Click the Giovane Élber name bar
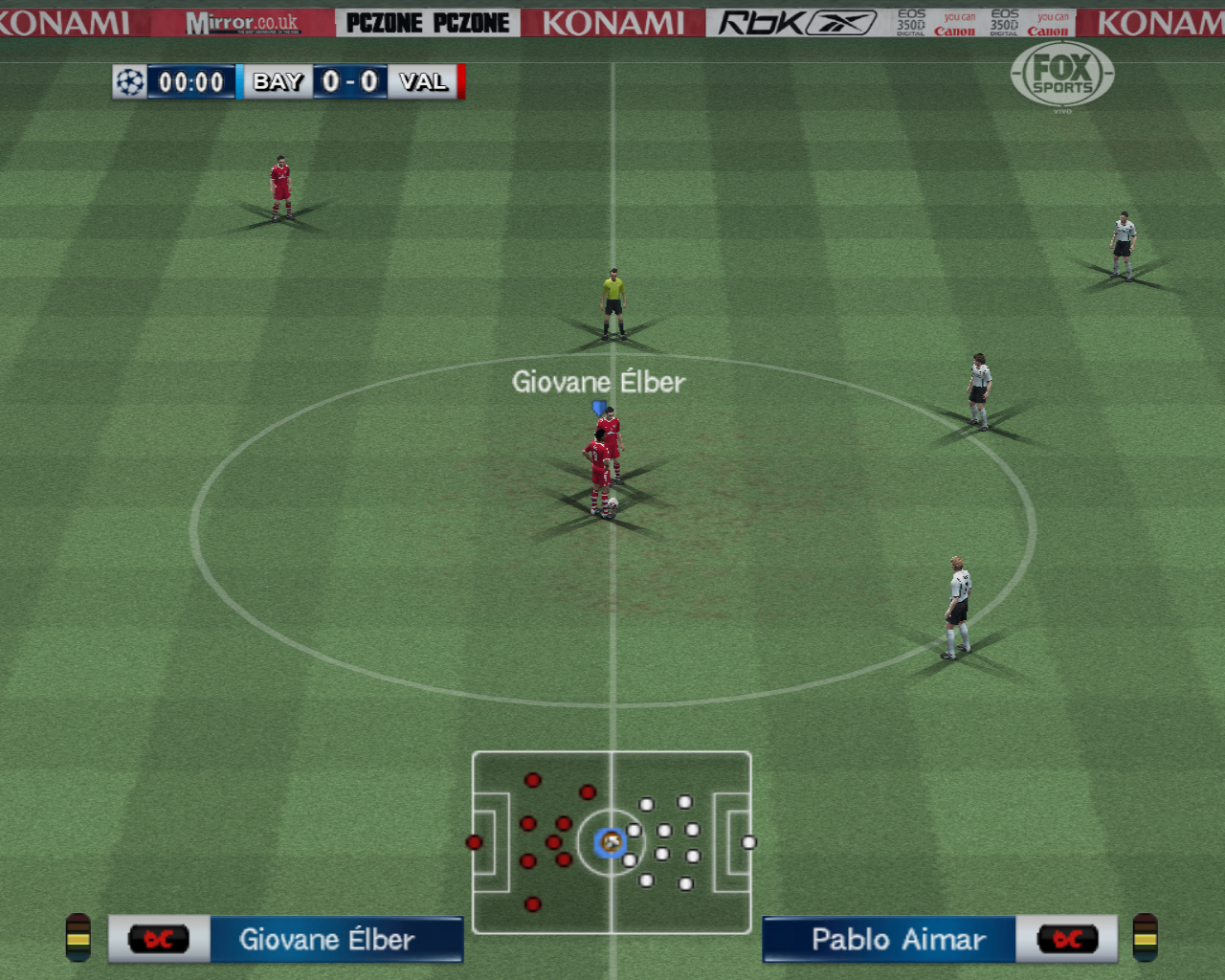This screenshot has width=1225, height=980. pos(337,940)
